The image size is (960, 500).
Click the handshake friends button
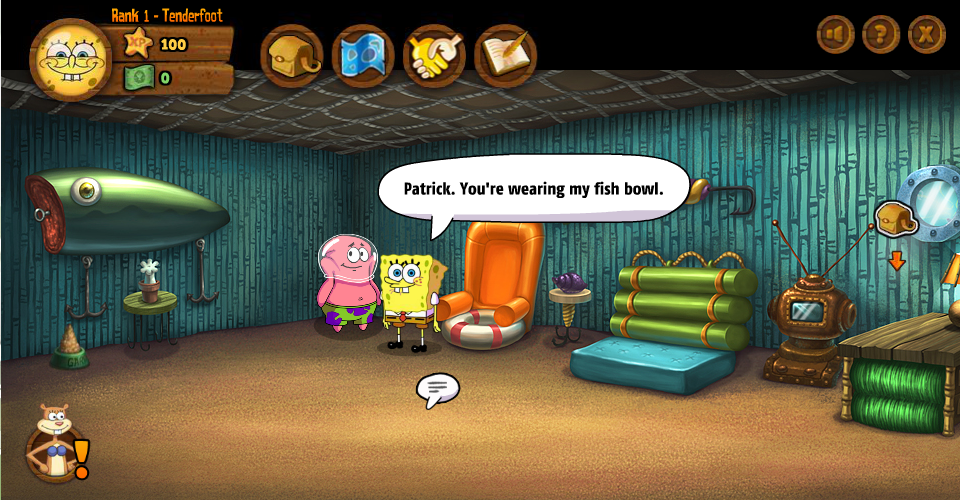click(434, 56)
